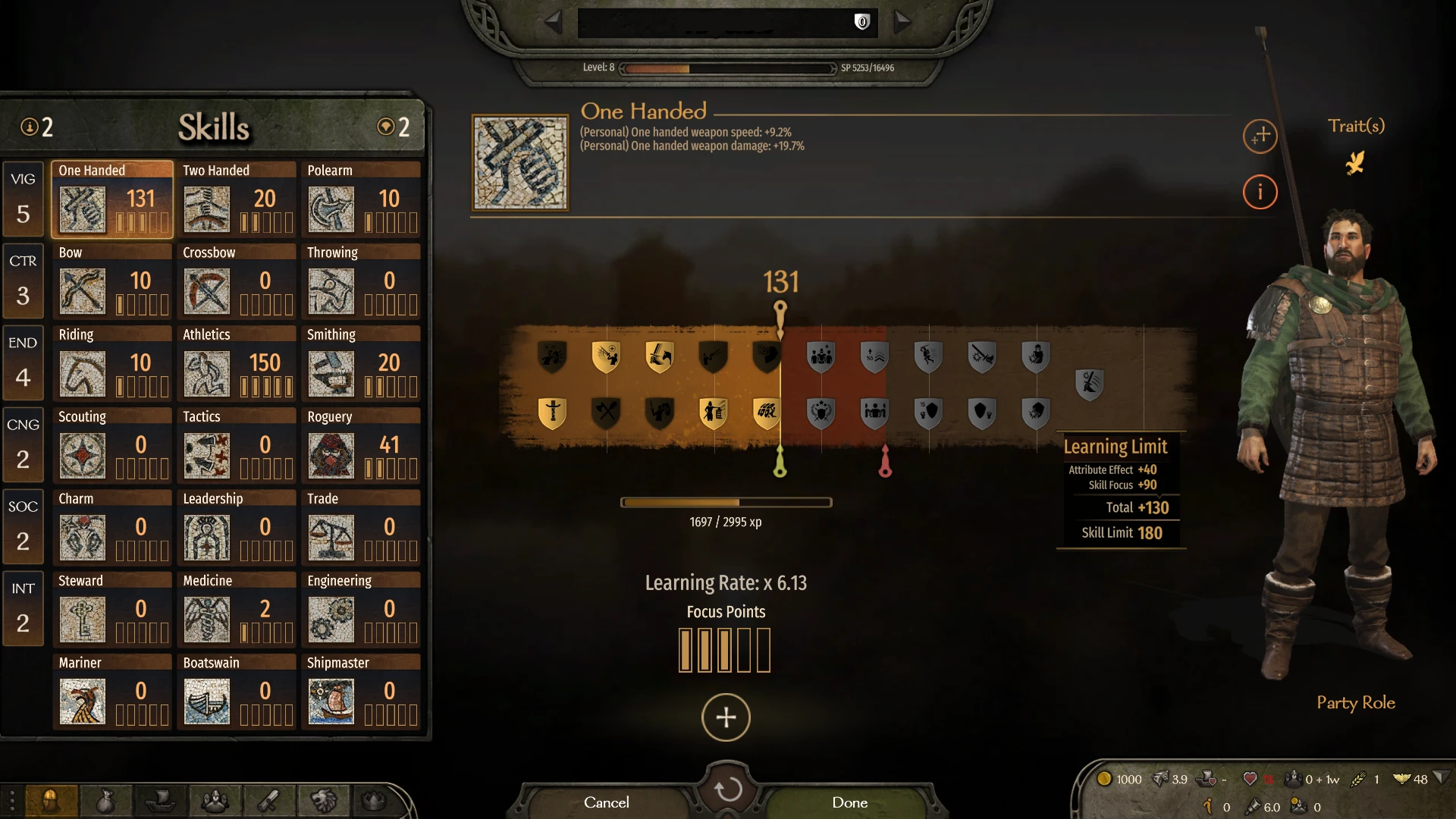This screenshot has width=1456, height=819.
Task: Click the gold coin icon in bottom bar
Action: (x=1106, y=779)
